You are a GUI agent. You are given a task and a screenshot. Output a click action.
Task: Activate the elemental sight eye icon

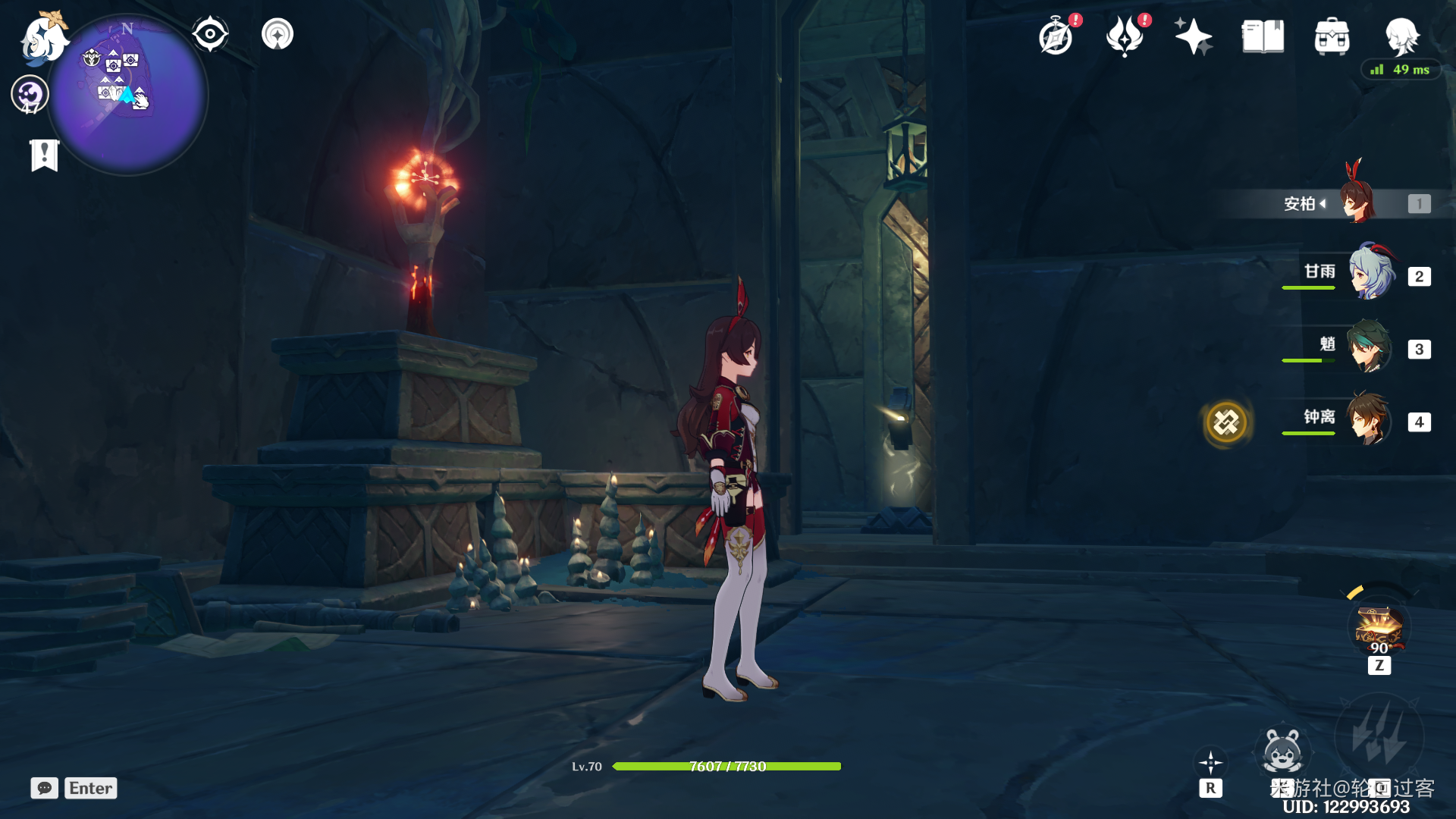pos(210,34)
